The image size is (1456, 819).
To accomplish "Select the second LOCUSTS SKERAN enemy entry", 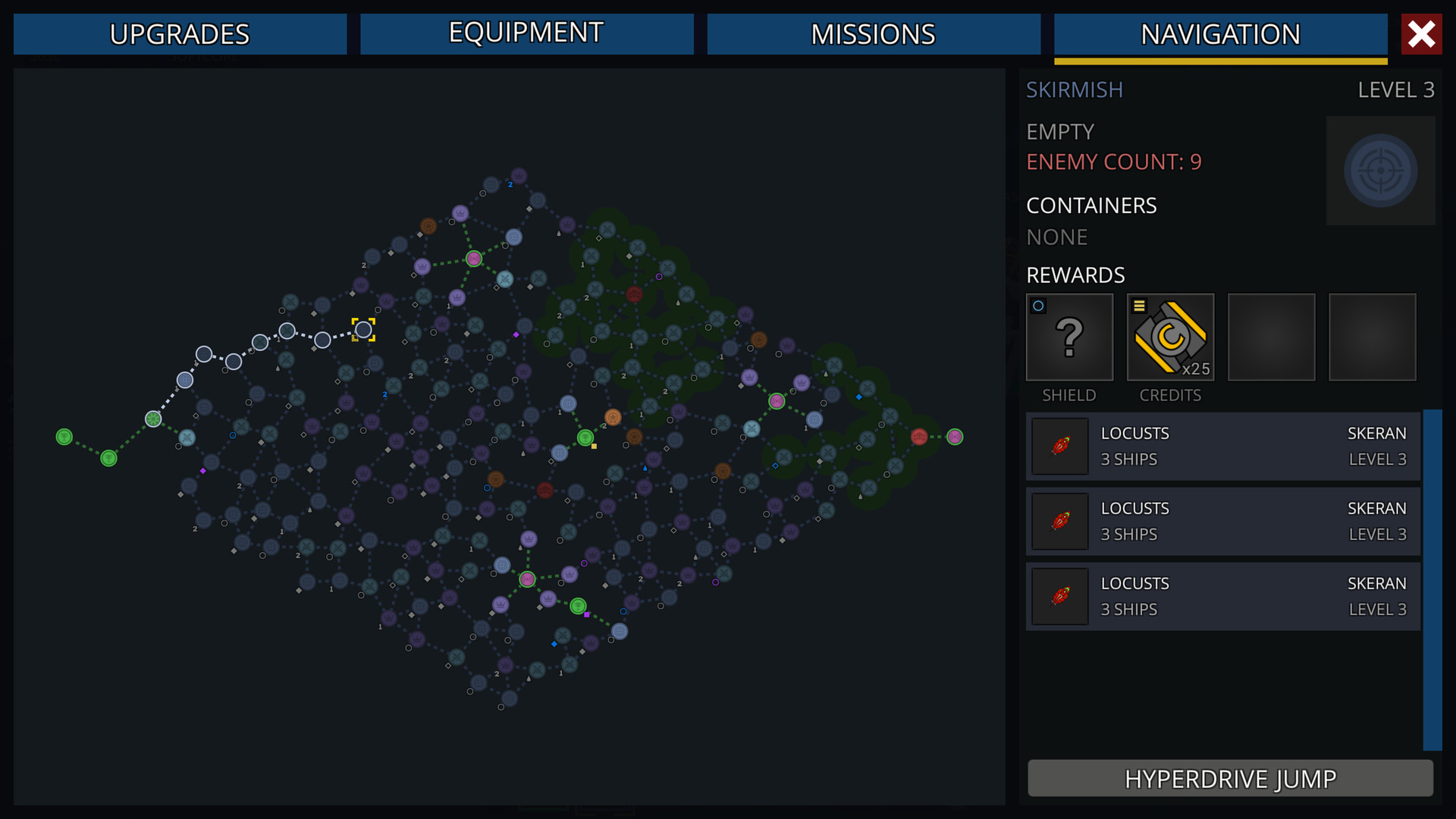I will (1222, 521).
